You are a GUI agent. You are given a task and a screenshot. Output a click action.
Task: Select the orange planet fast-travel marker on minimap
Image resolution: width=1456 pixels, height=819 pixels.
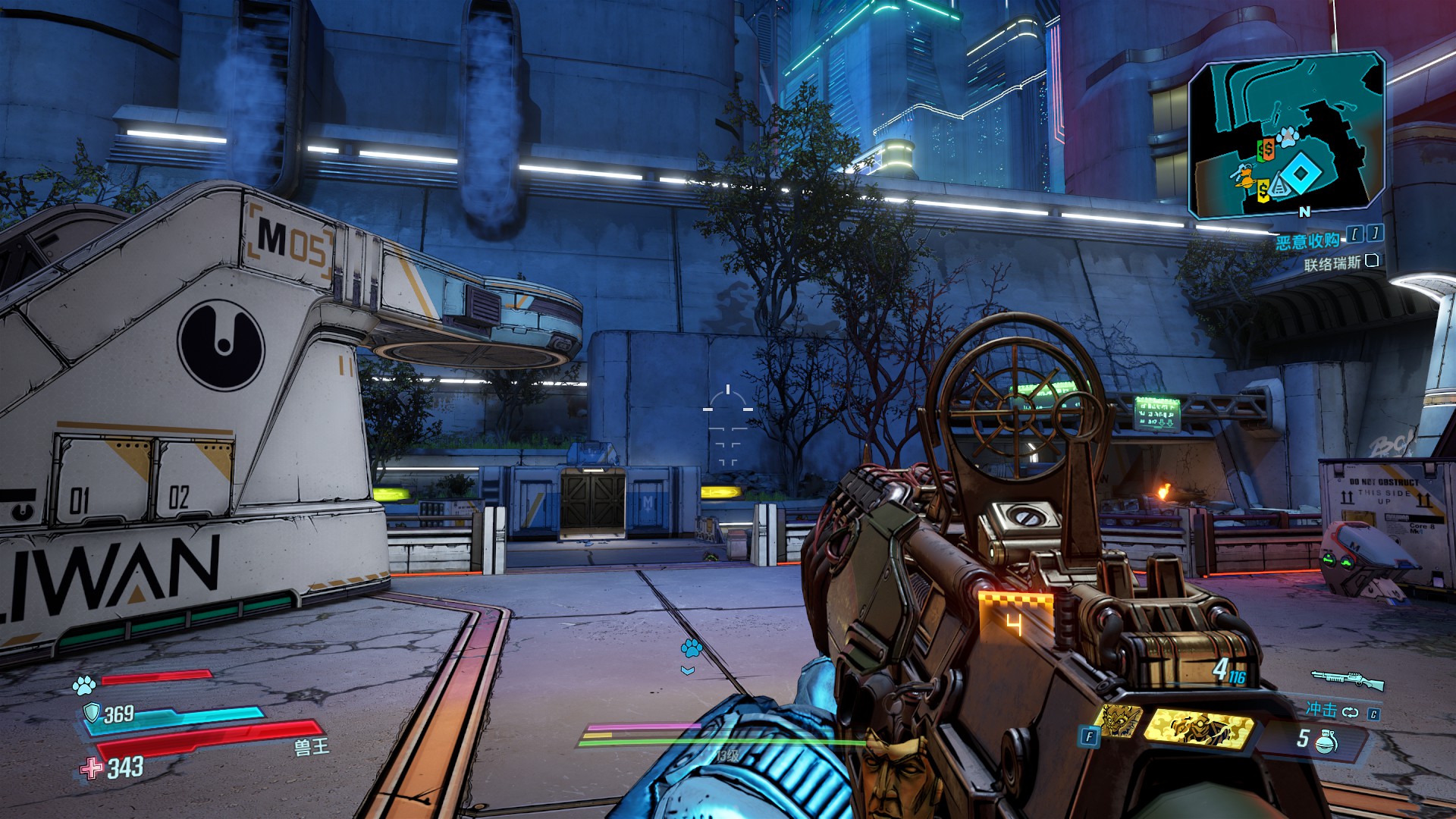click(x=1243, y=177)
